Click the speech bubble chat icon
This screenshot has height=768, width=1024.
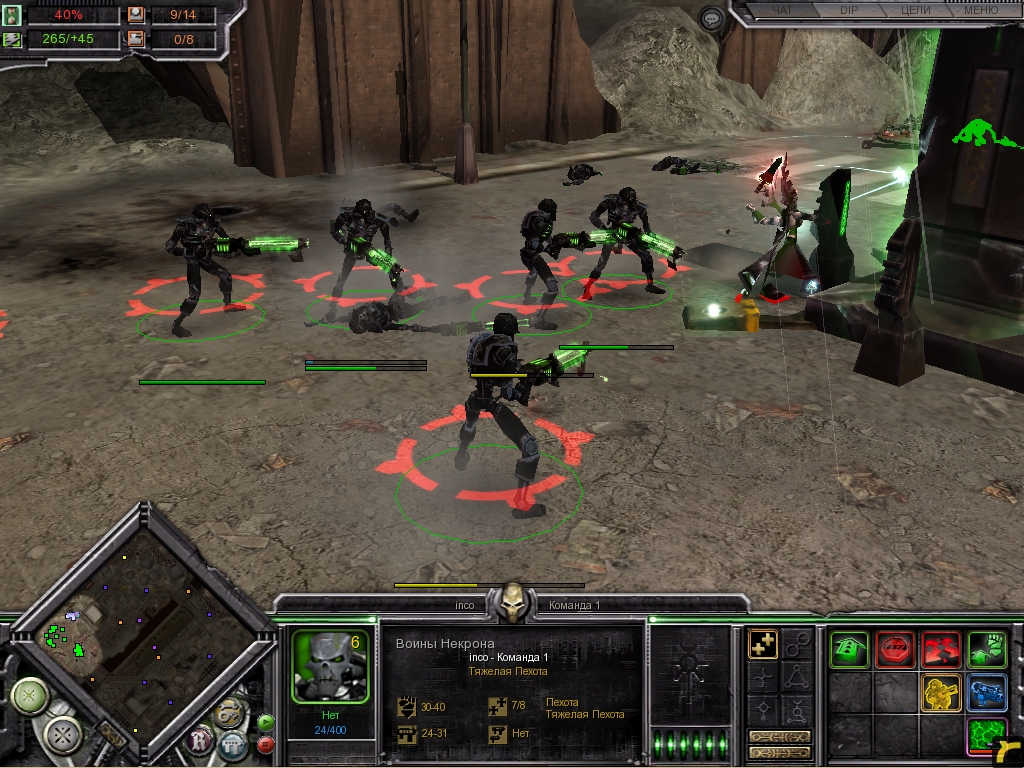pyautogui.click(x=711, y=18)
